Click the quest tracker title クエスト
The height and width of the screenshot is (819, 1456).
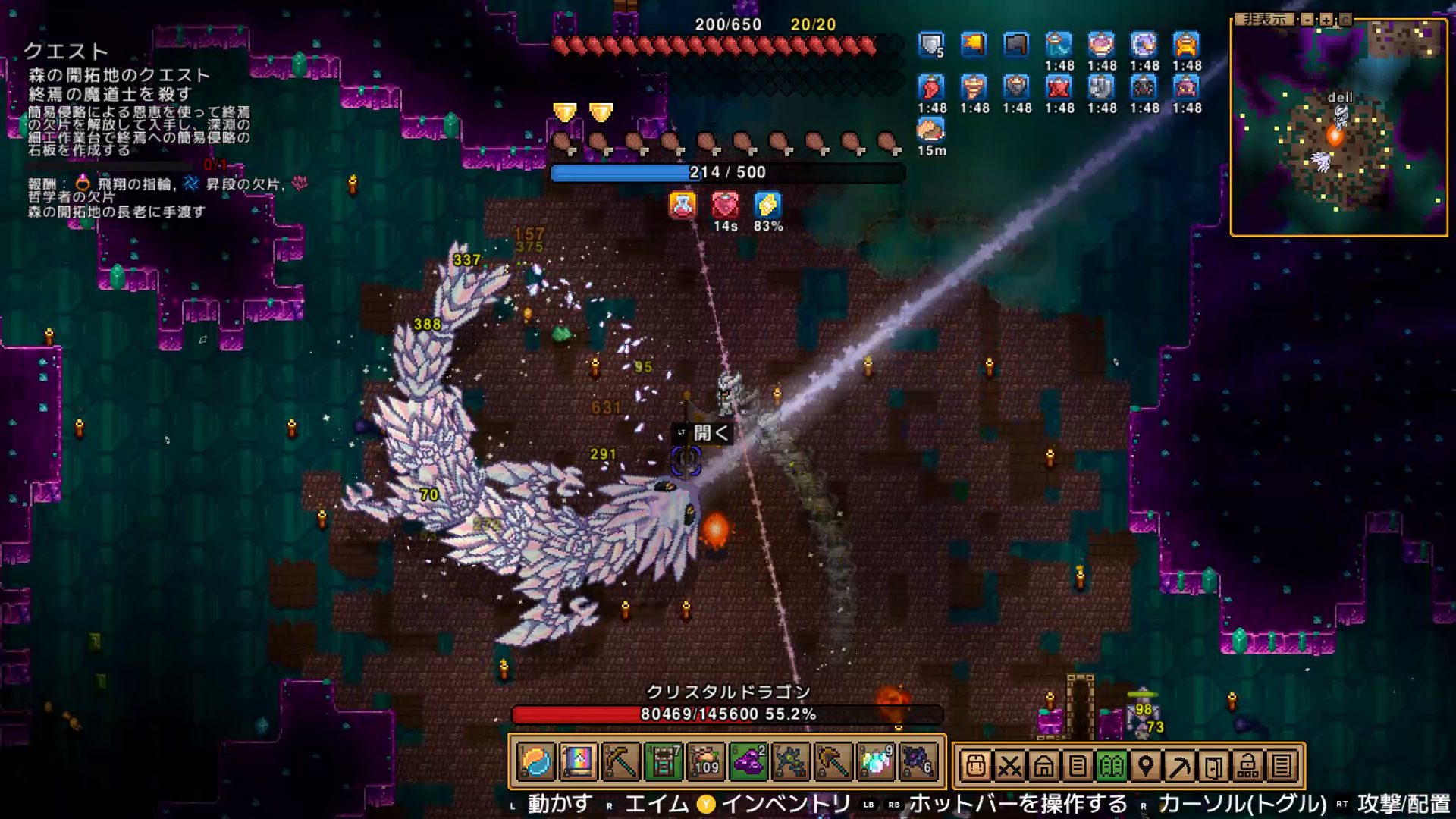pyautogui.click(x=66, y=52)
